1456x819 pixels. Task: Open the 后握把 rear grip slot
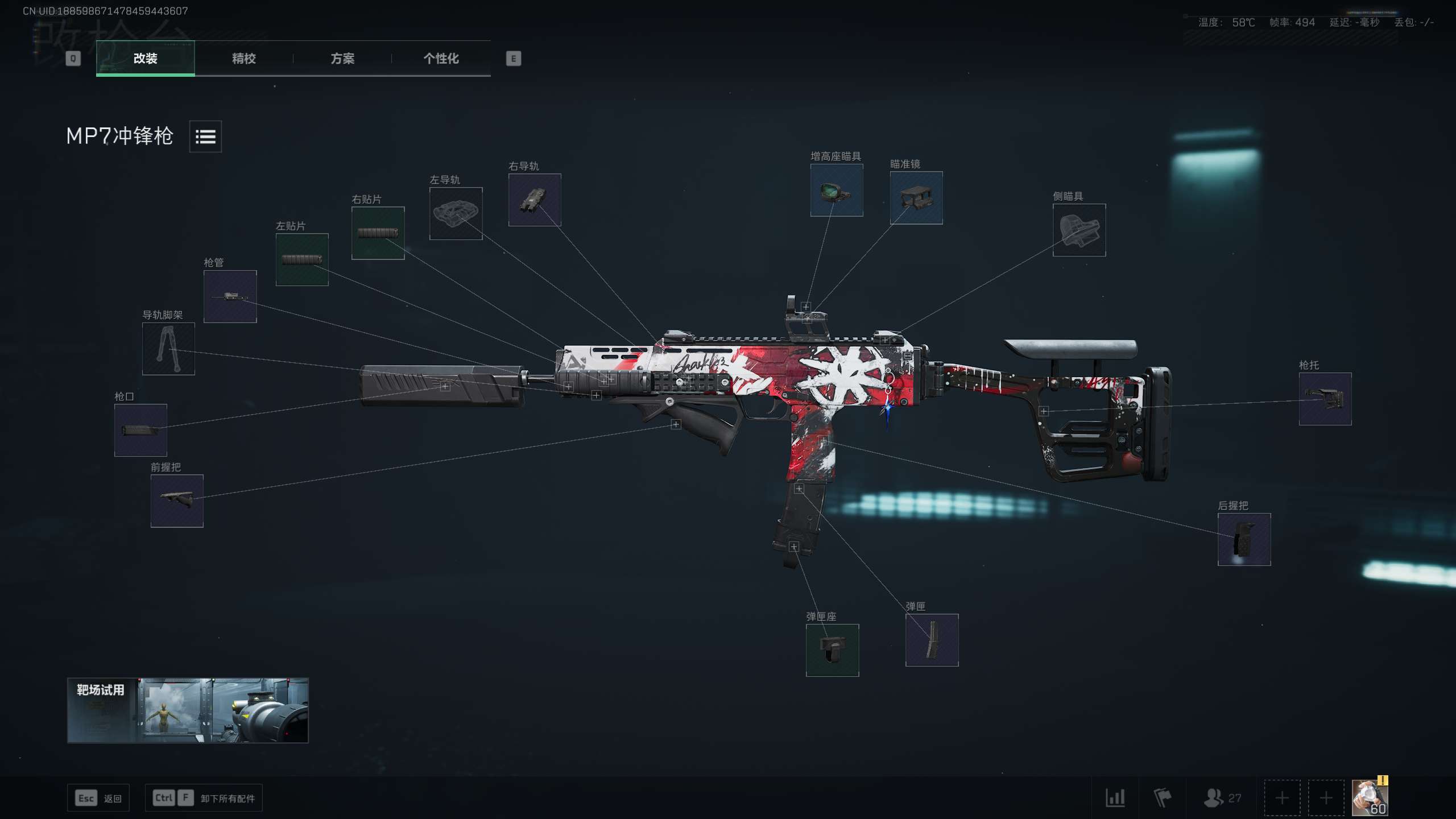[1244, 539]
